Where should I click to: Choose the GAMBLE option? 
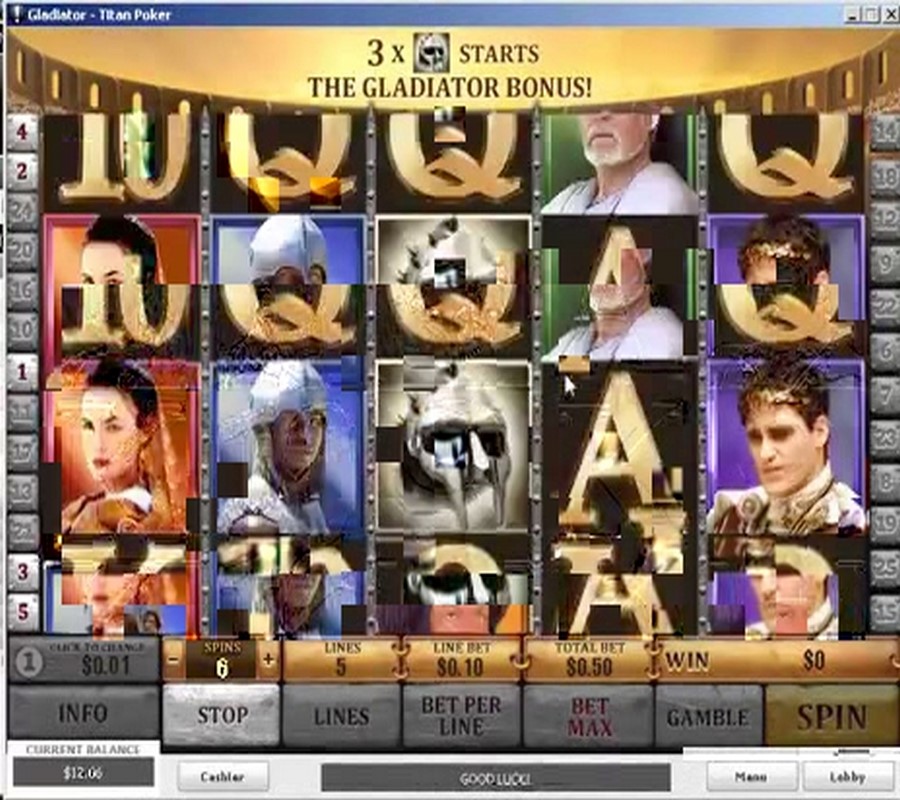707,716
